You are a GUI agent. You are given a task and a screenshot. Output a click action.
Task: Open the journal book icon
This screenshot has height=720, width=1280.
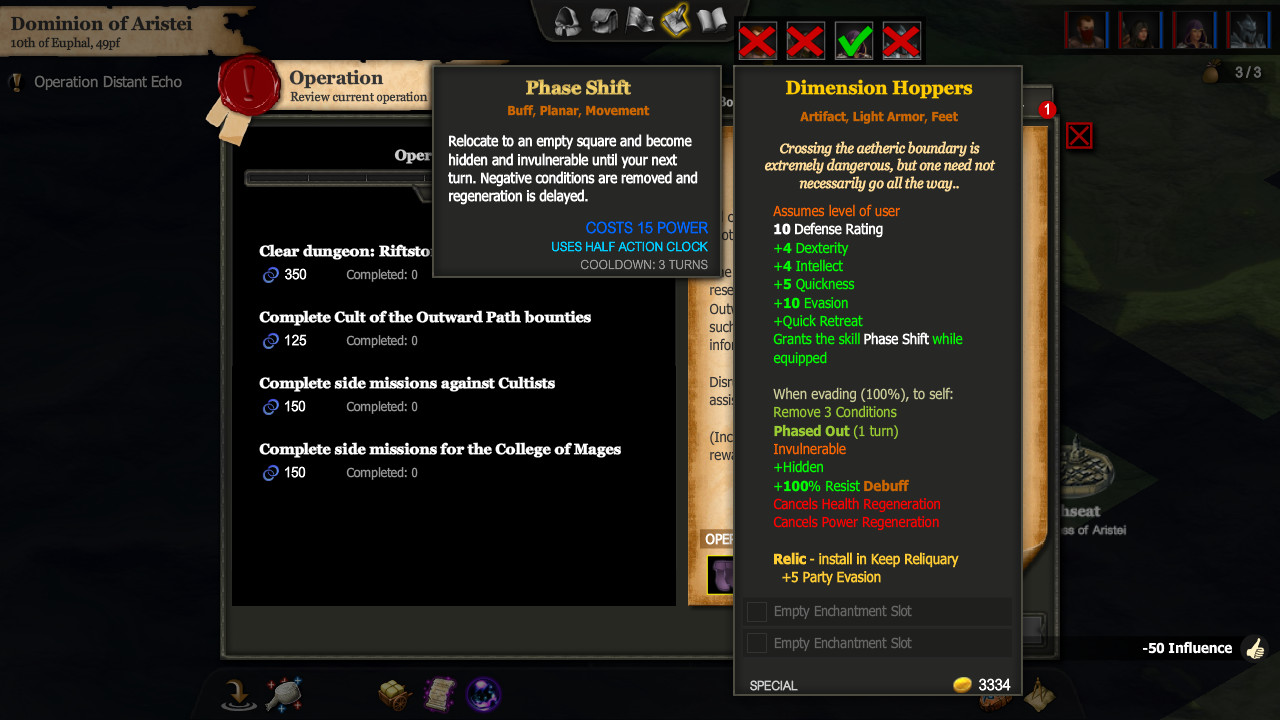pos(712,20)
